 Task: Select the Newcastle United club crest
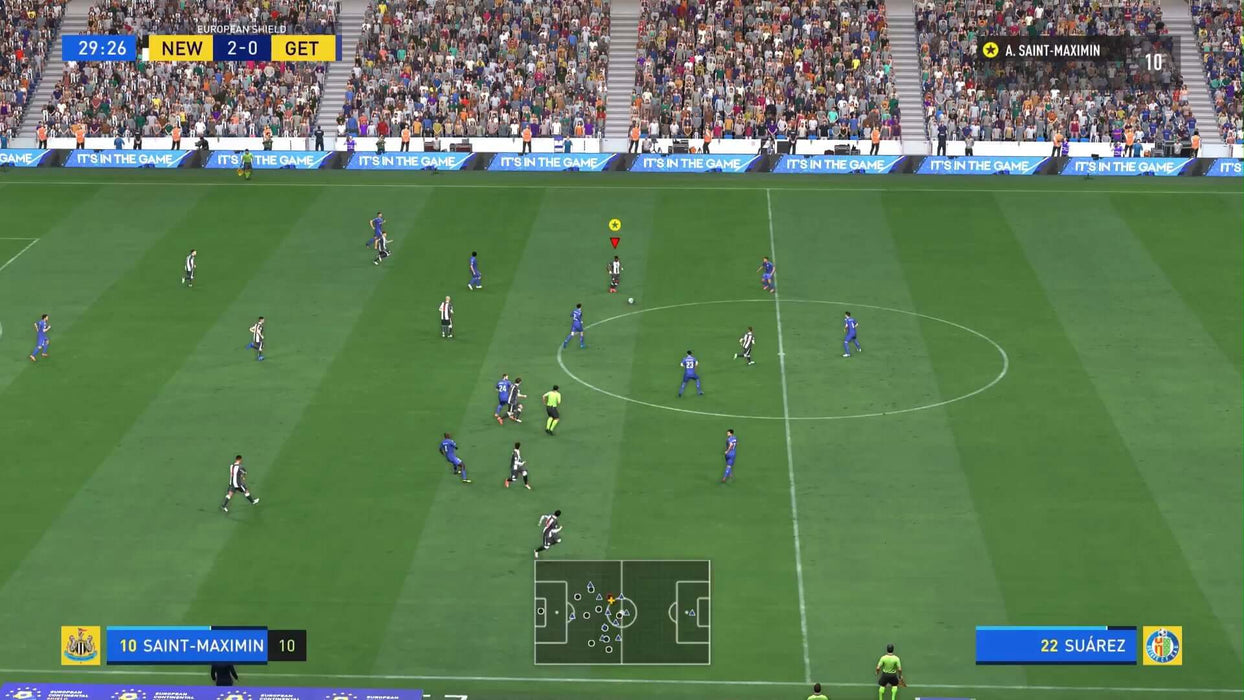click(81, 646)
